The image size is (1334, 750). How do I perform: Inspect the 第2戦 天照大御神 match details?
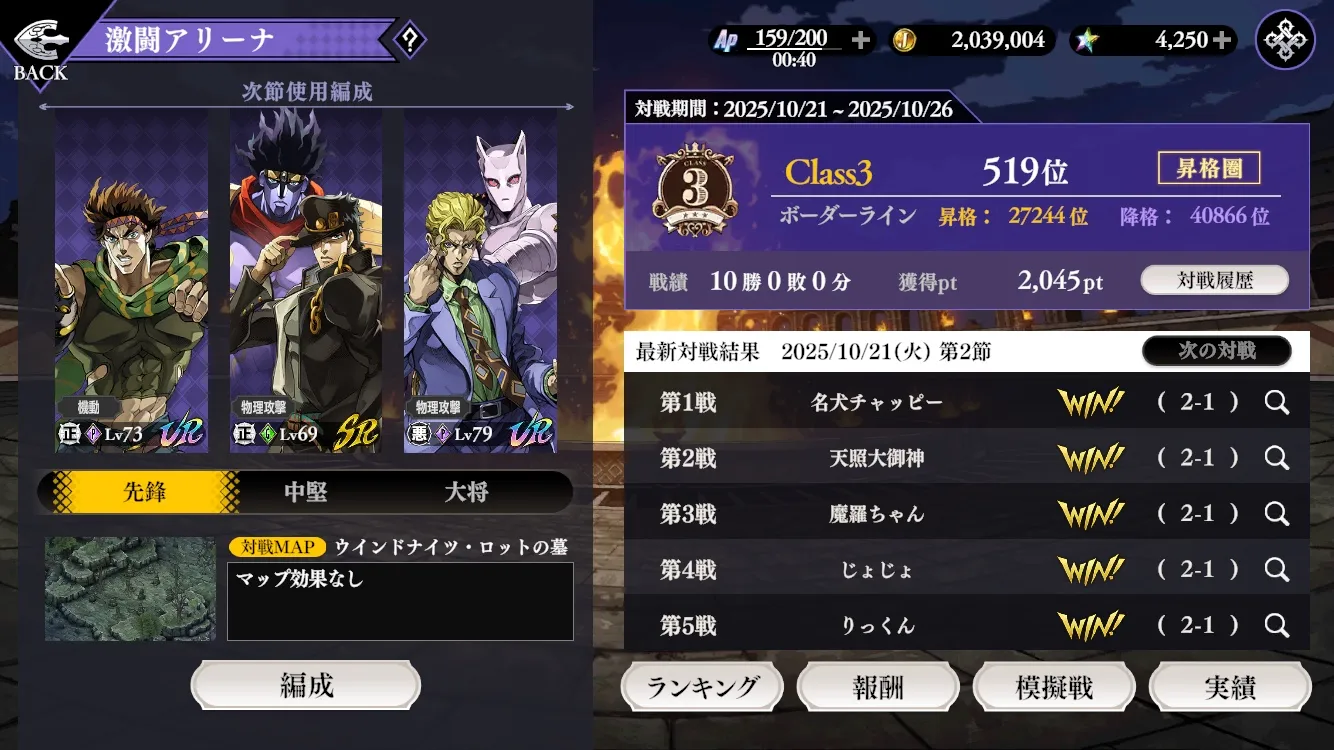tap(1276, 458)
